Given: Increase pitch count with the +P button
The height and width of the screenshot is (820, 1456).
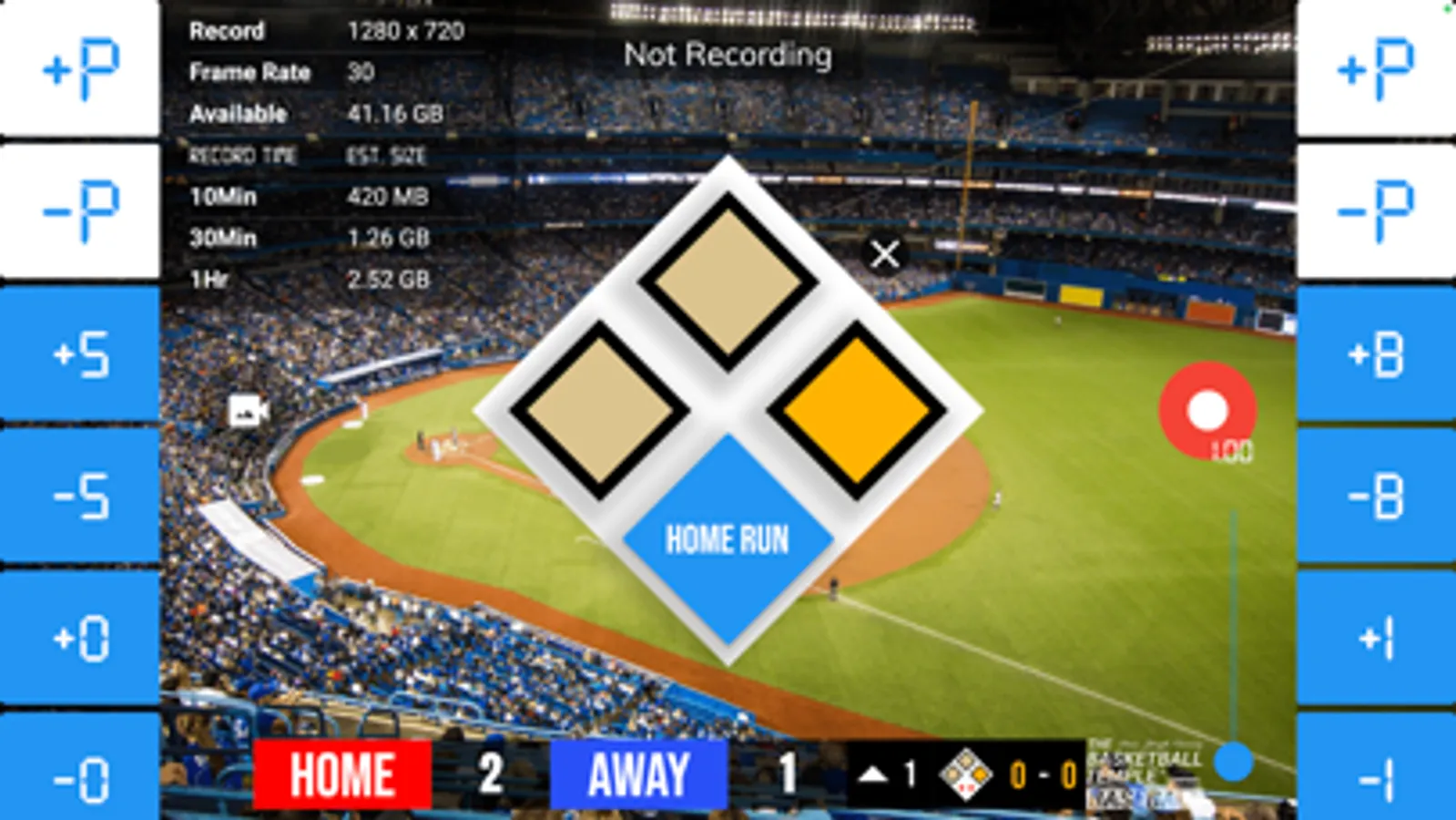Looking at the screenshot, I should coord(80,68).
